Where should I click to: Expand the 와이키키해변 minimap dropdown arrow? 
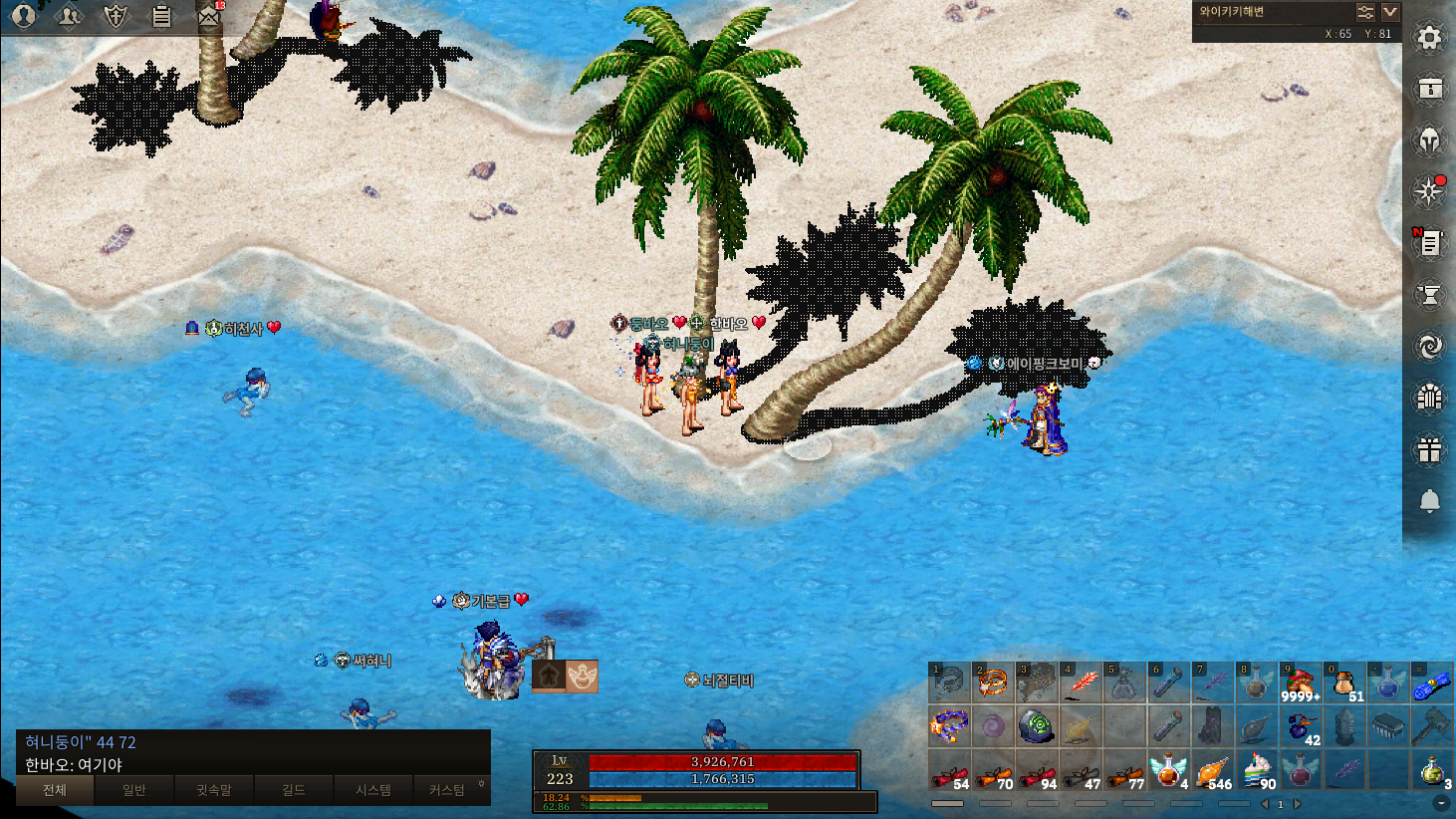(x=1390, y=12)
